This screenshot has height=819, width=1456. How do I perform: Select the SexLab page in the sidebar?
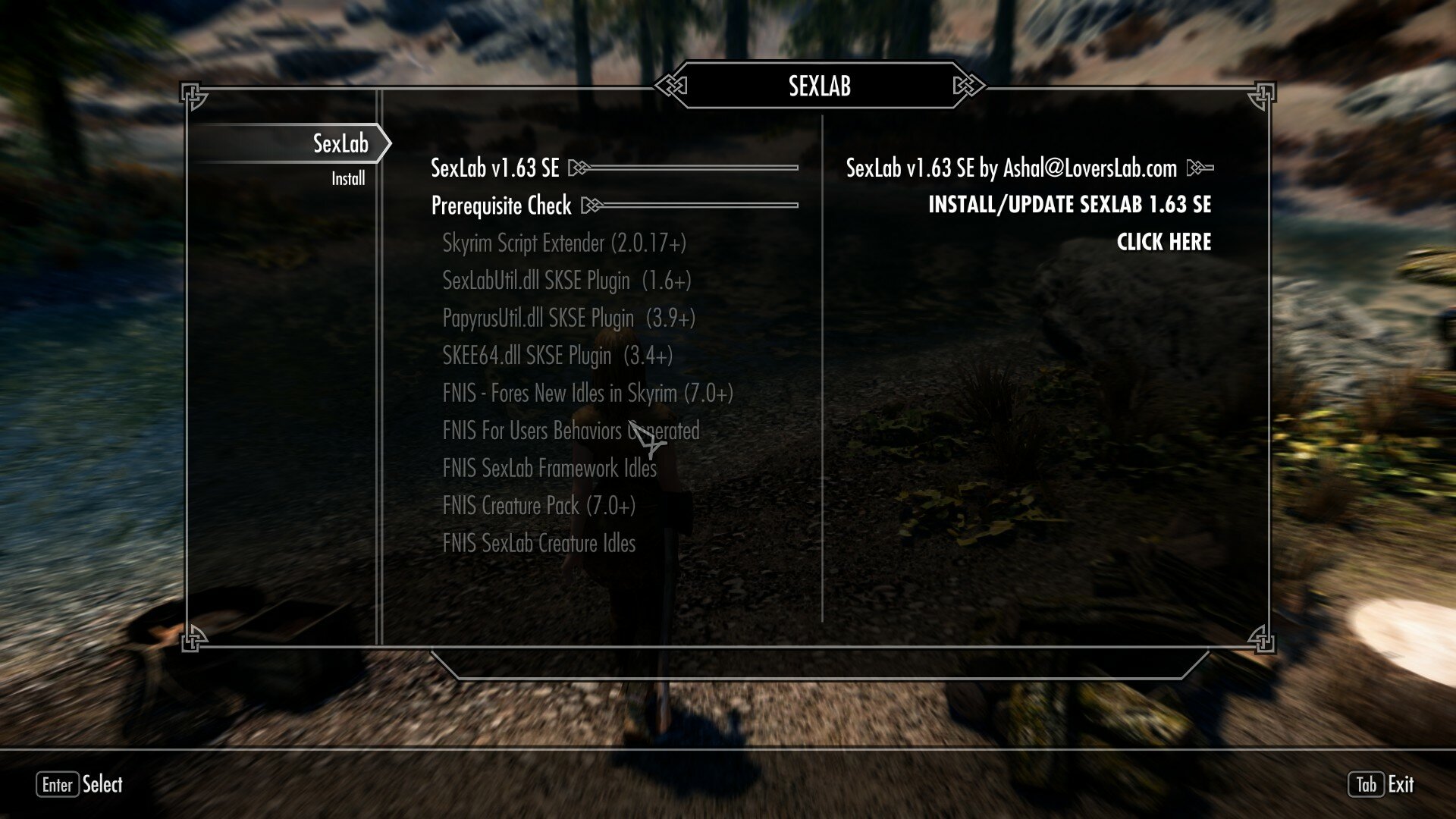click(x=340, y=143)
